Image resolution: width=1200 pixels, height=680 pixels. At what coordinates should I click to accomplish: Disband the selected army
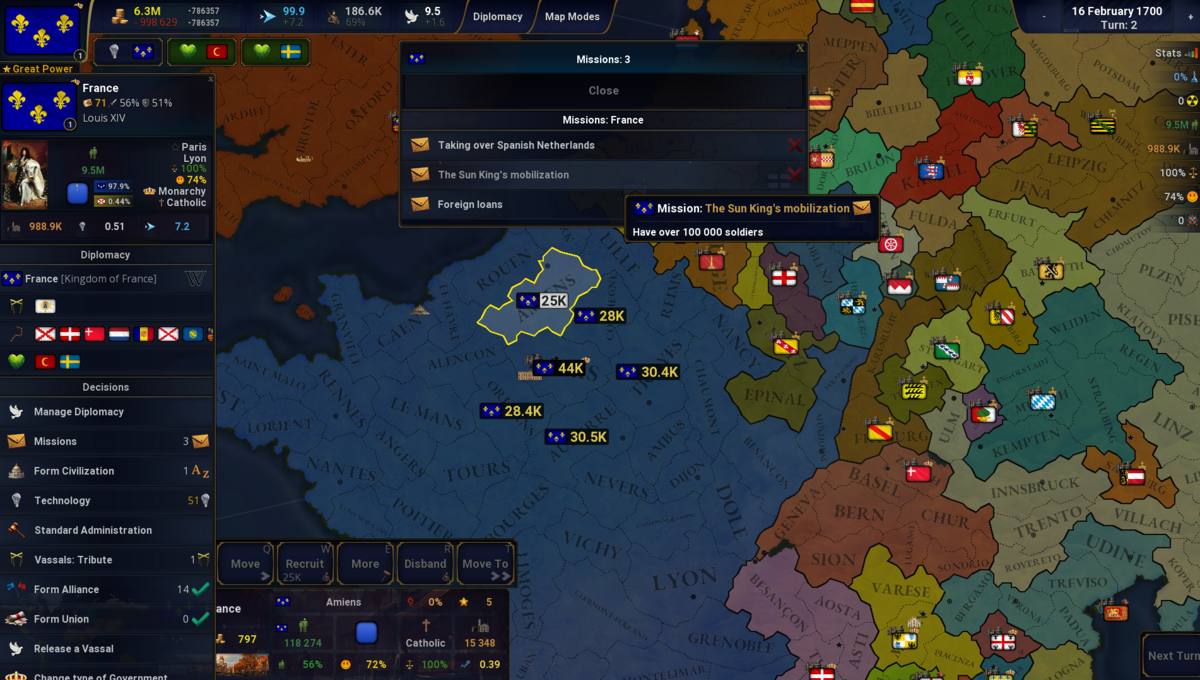[425, 564]
